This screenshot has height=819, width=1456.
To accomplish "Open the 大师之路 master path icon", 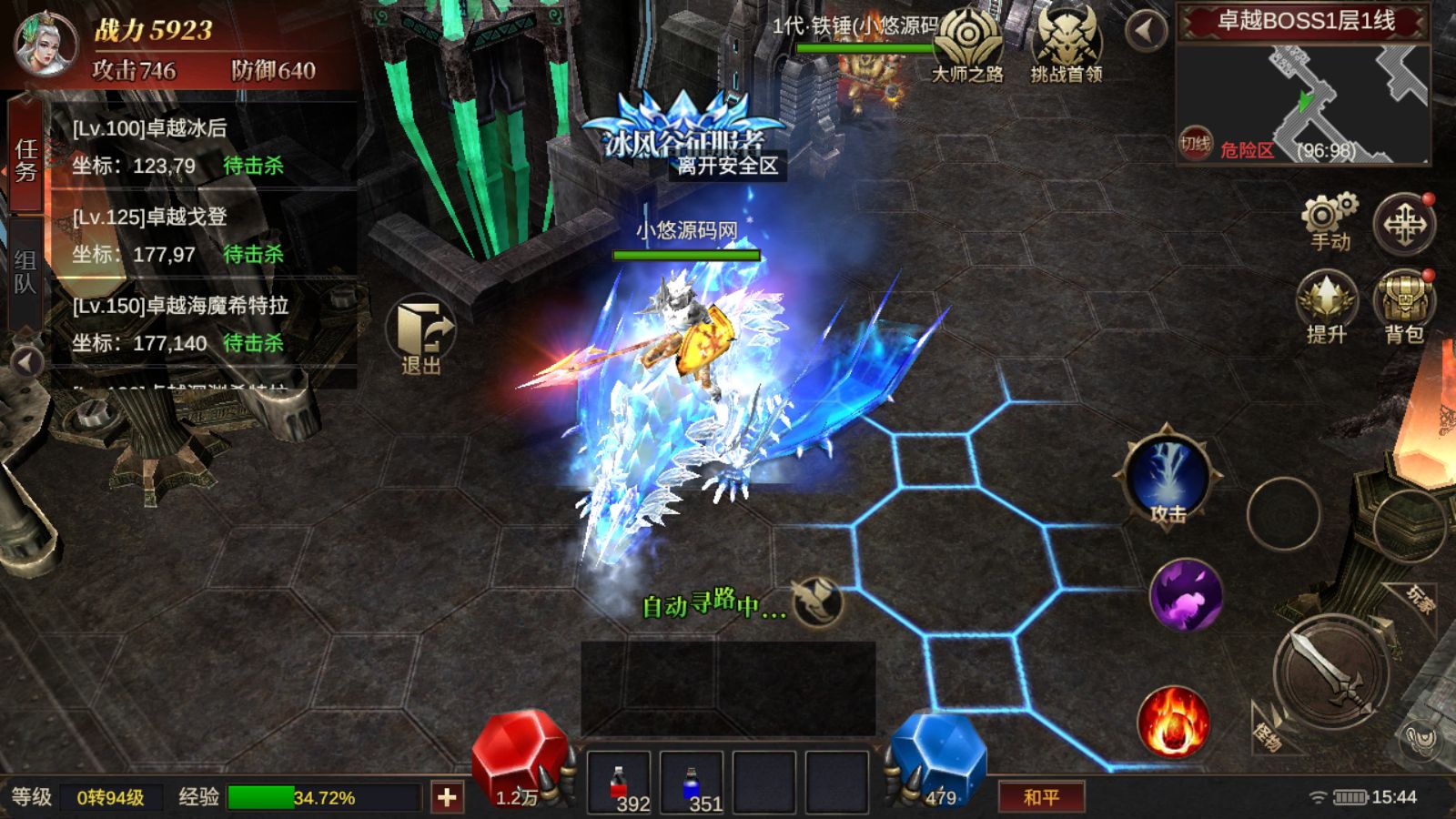I will click(967, 47).
